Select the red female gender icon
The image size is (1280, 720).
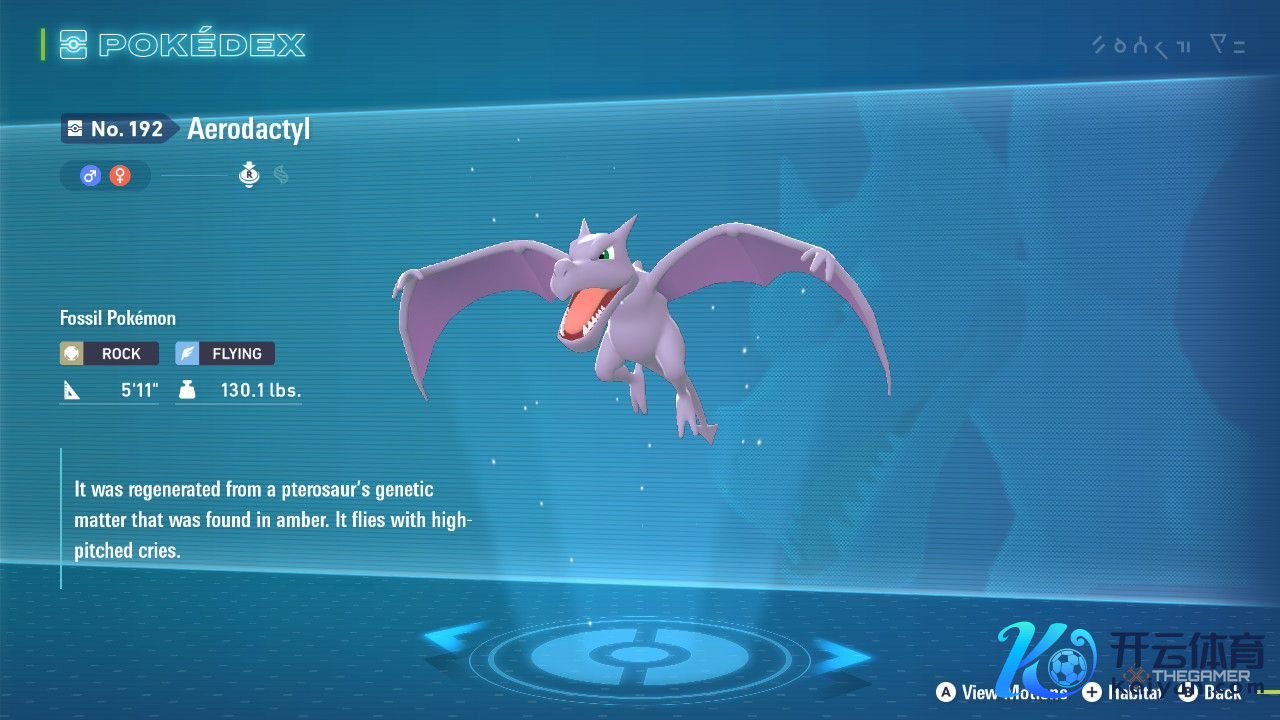120,176
